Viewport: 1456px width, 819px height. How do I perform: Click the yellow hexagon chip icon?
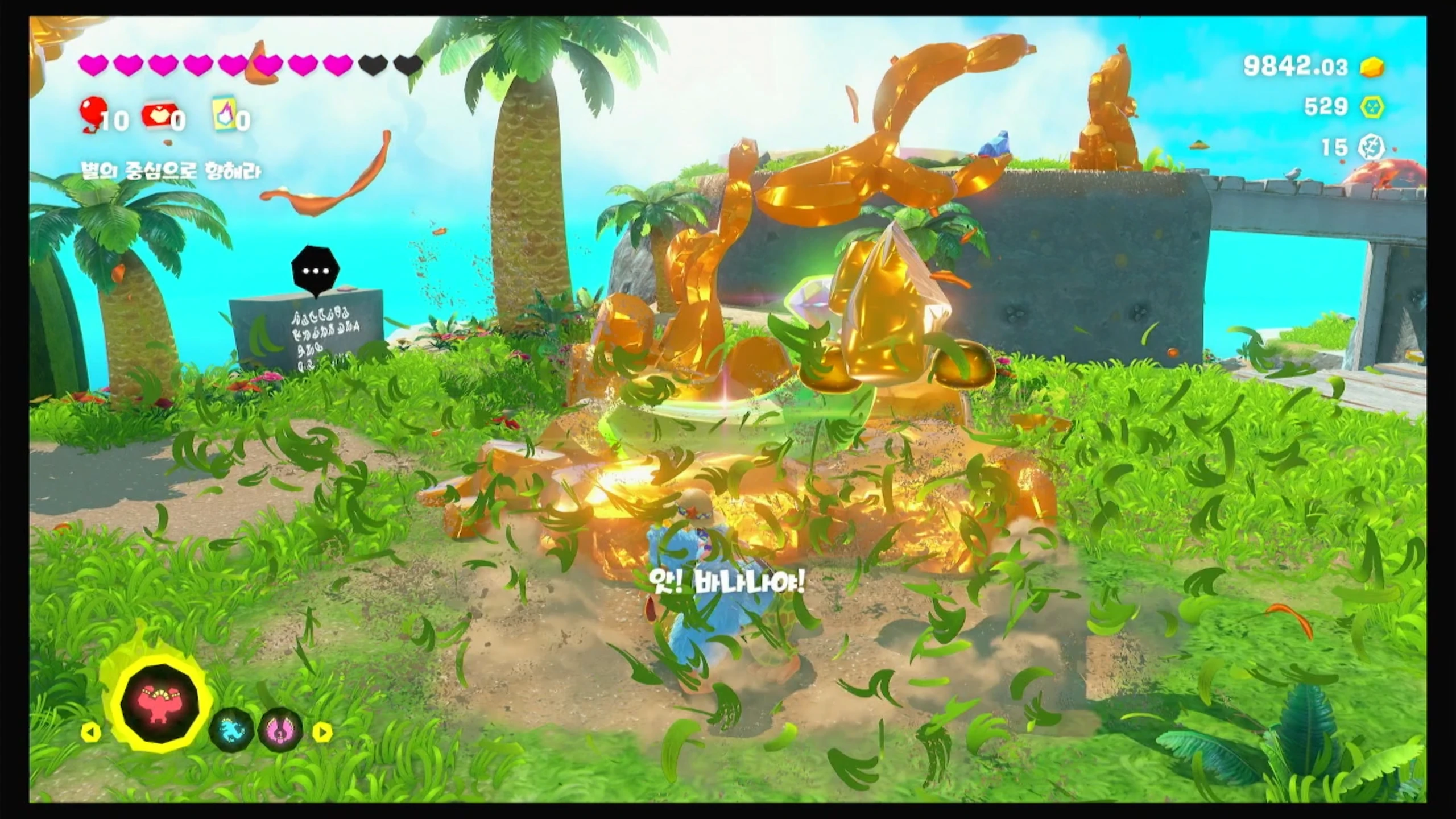(1372, 107)
